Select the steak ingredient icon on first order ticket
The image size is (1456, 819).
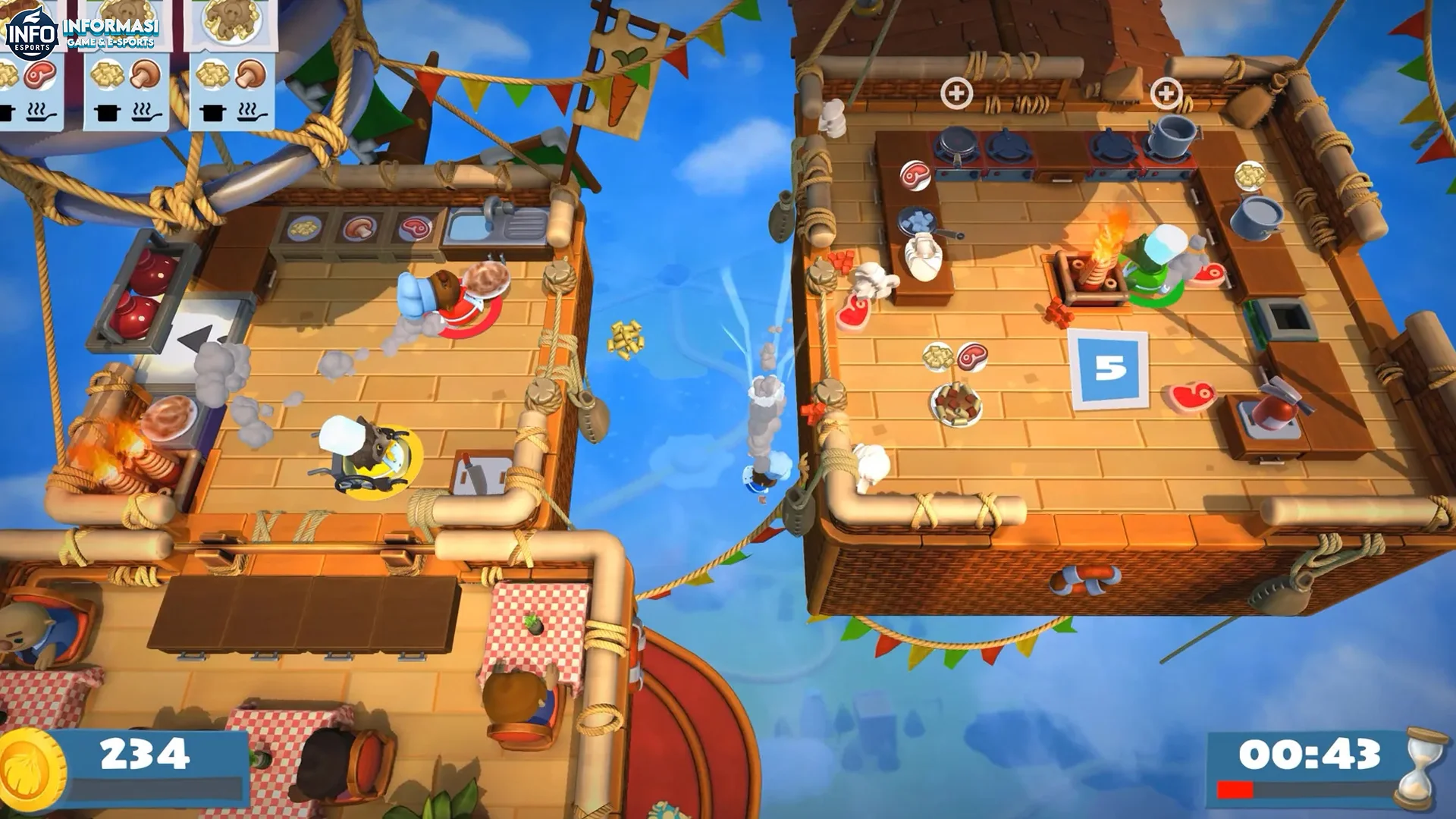[x=39, y=76]
